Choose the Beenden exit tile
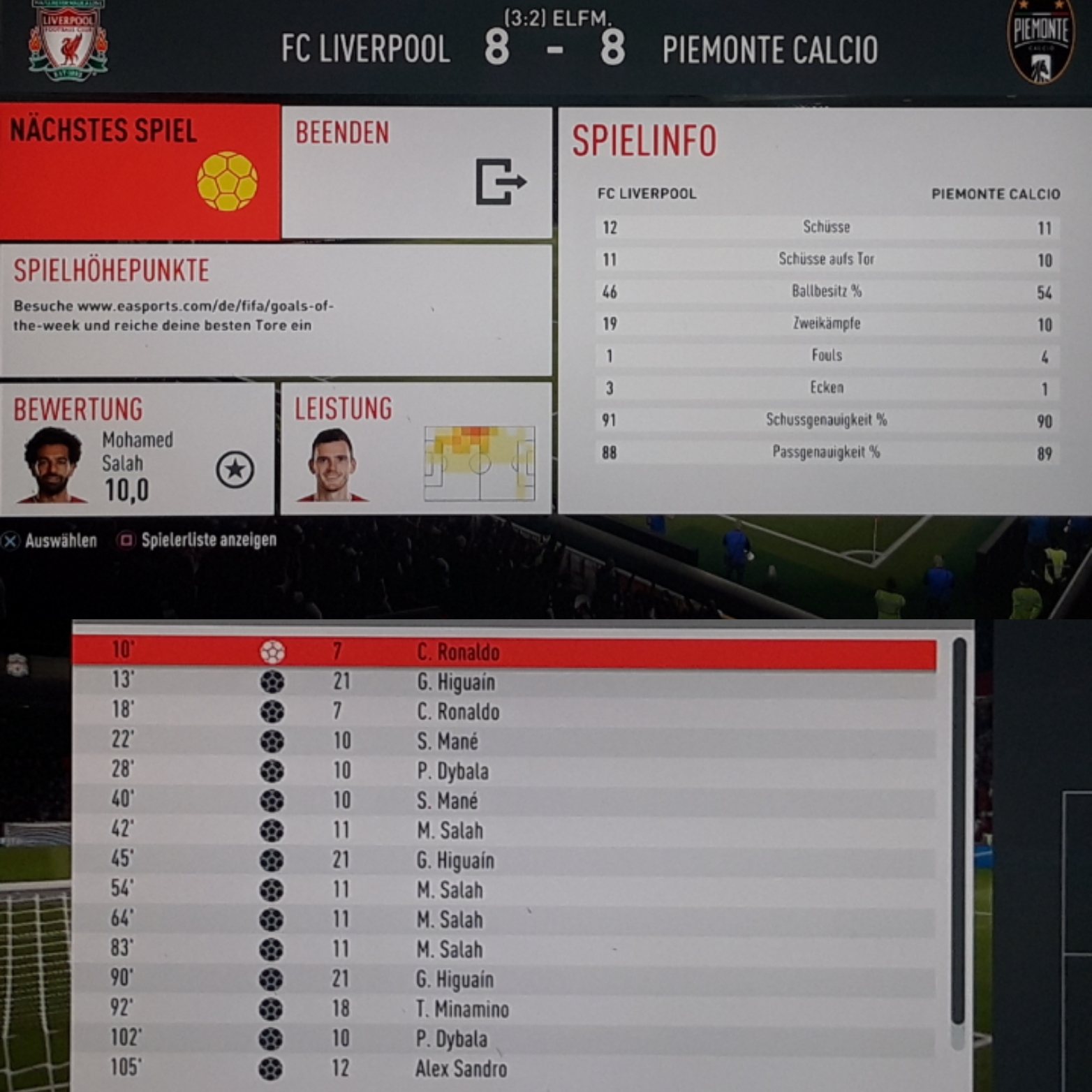Screen dimensions: 1092x1092 [x=416, y=172]
